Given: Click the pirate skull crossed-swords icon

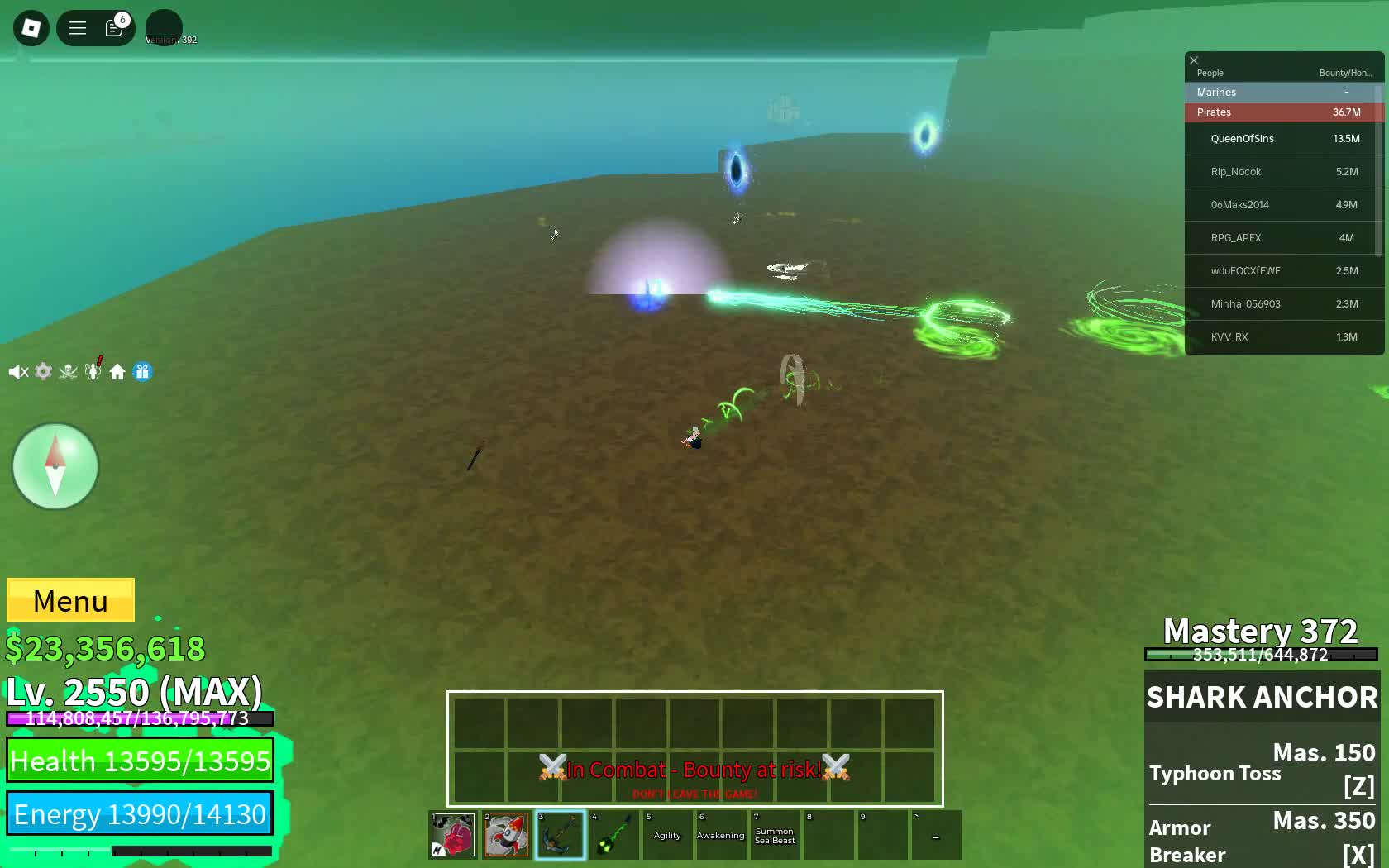Looking at the screenshot, I should point(69,372).
